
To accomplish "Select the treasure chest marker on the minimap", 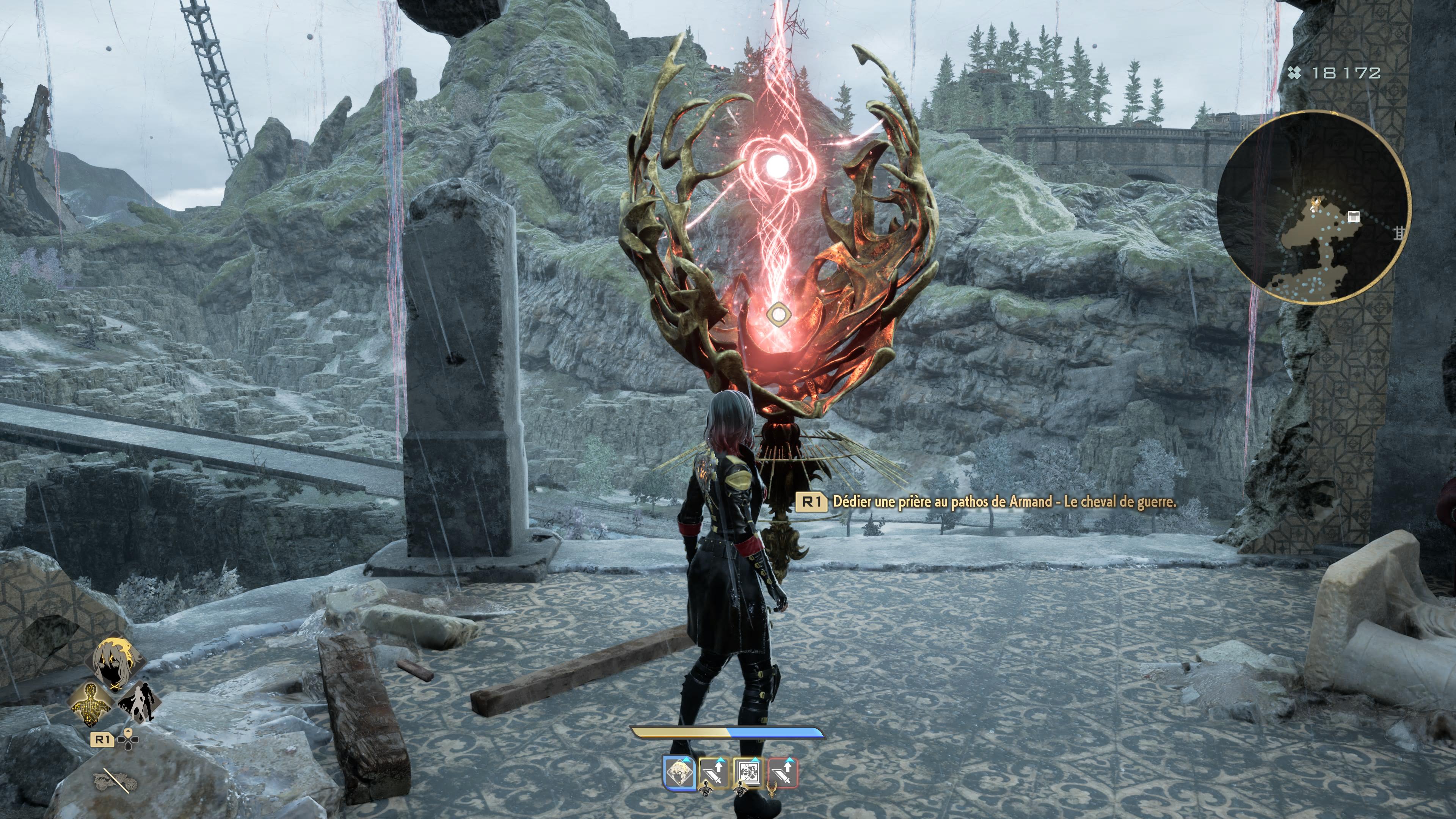I will [x=1353, y=217].
